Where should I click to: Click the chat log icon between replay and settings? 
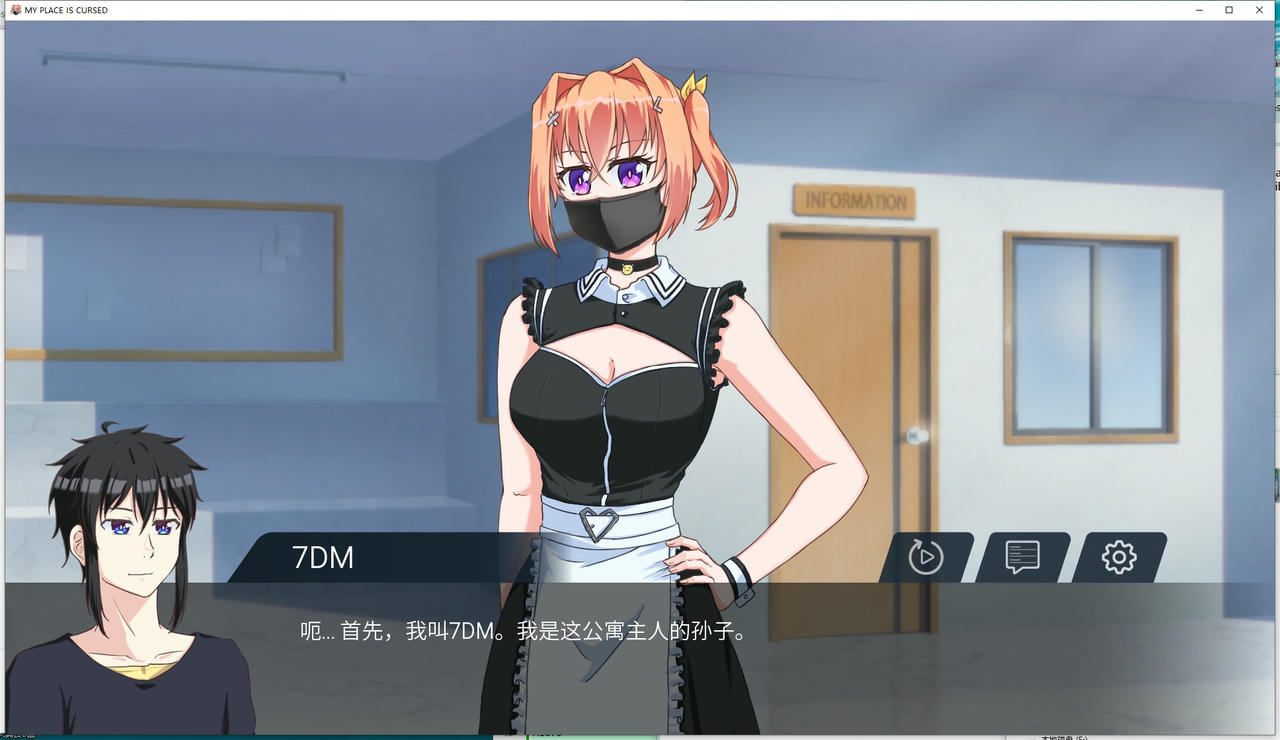(1022, 558)
